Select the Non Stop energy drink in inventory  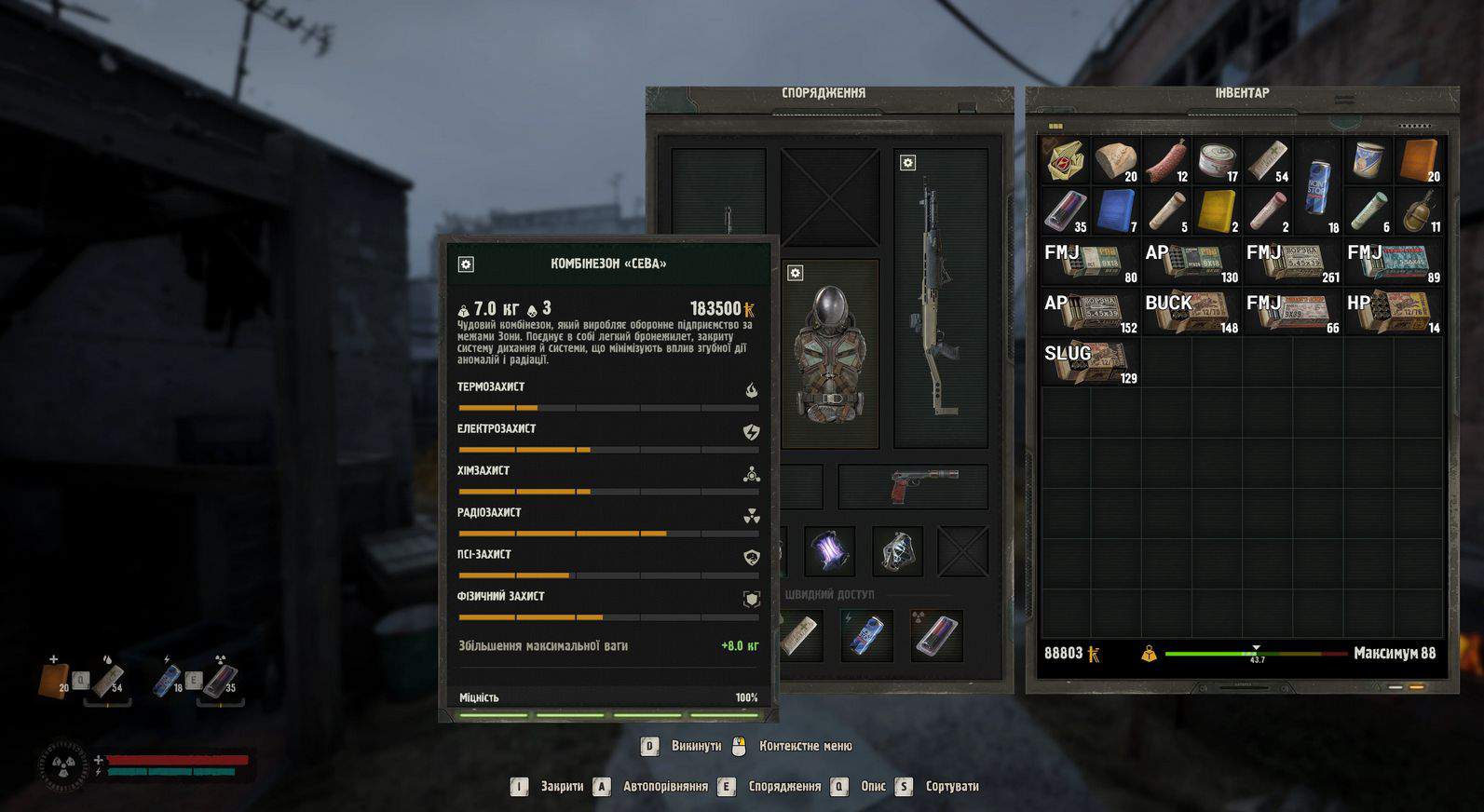tap(1318, 186)
